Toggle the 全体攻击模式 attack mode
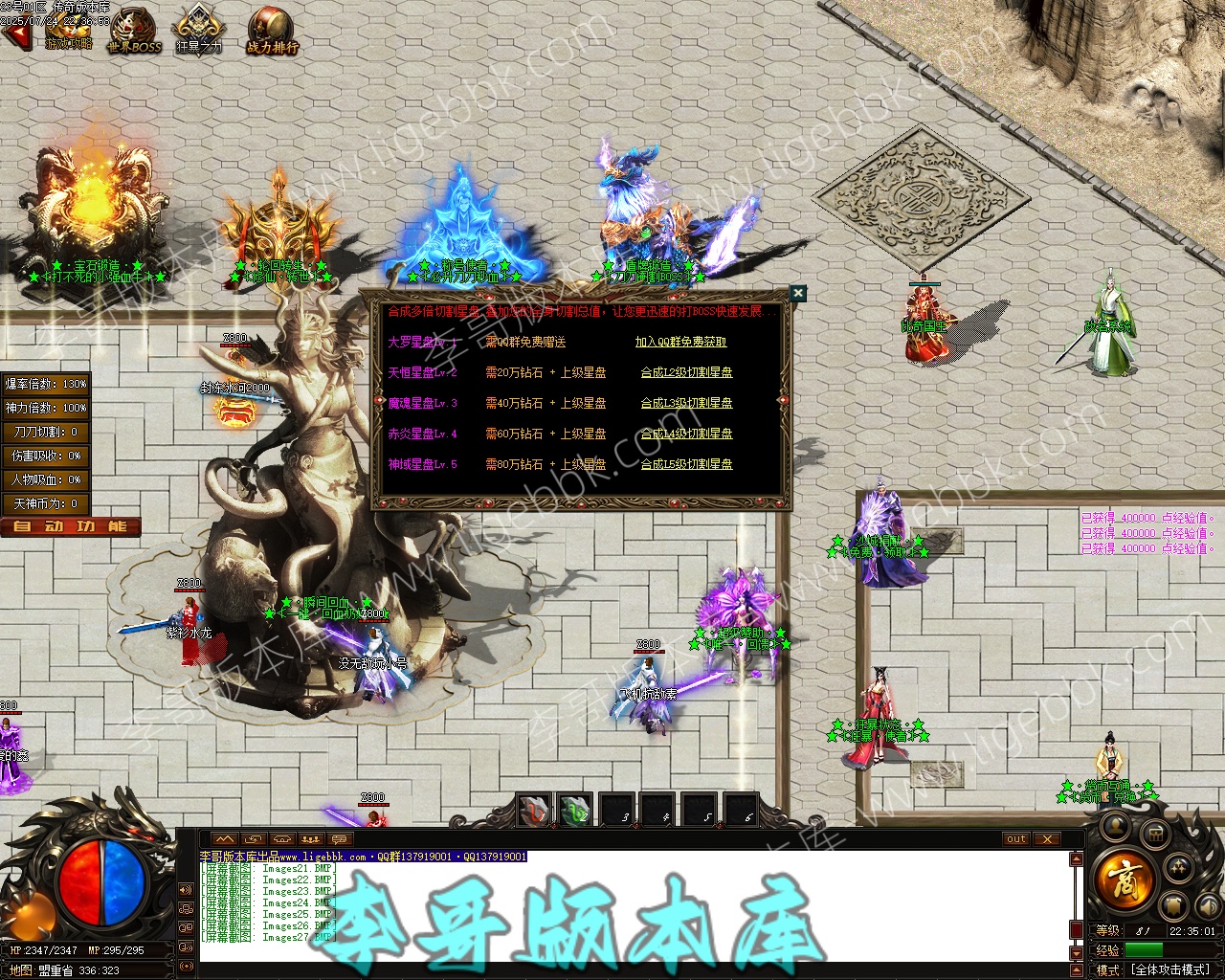 point(1170,969)
